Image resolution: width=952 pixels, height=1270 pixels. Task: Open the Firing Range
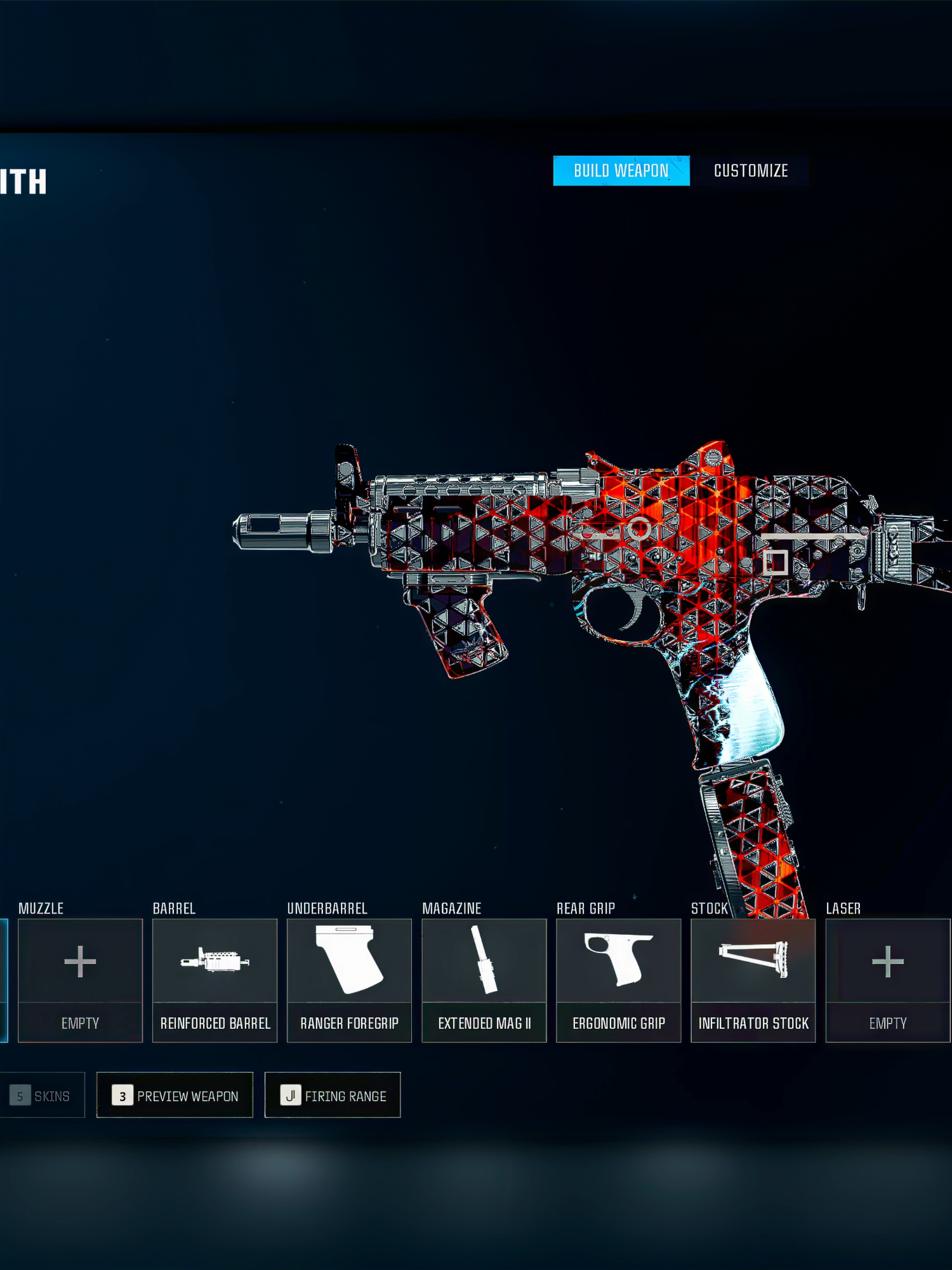(x=333, y=1095)
